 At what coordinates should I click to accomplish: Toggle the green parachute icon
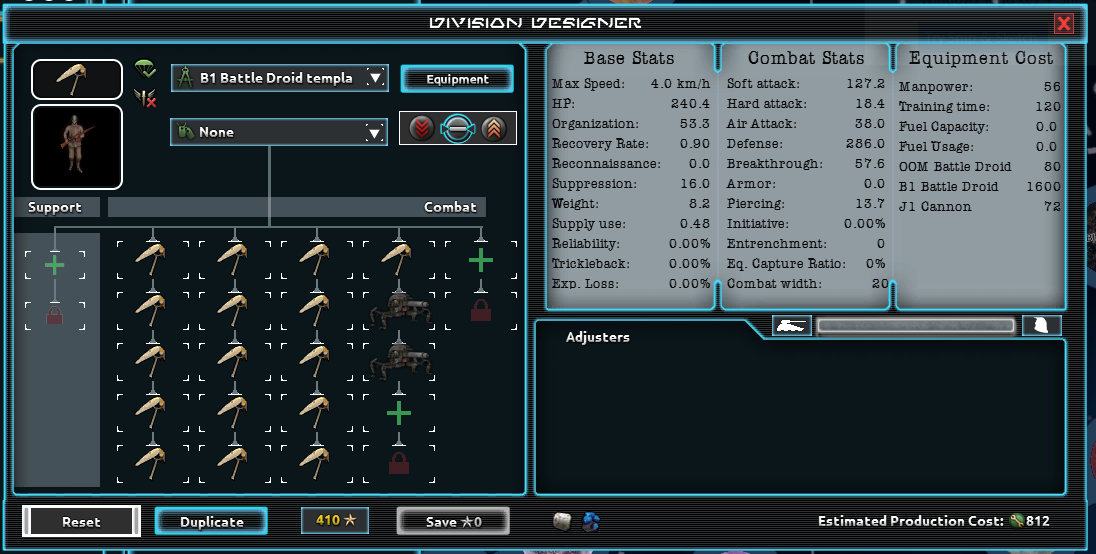[x=146, y=69]
